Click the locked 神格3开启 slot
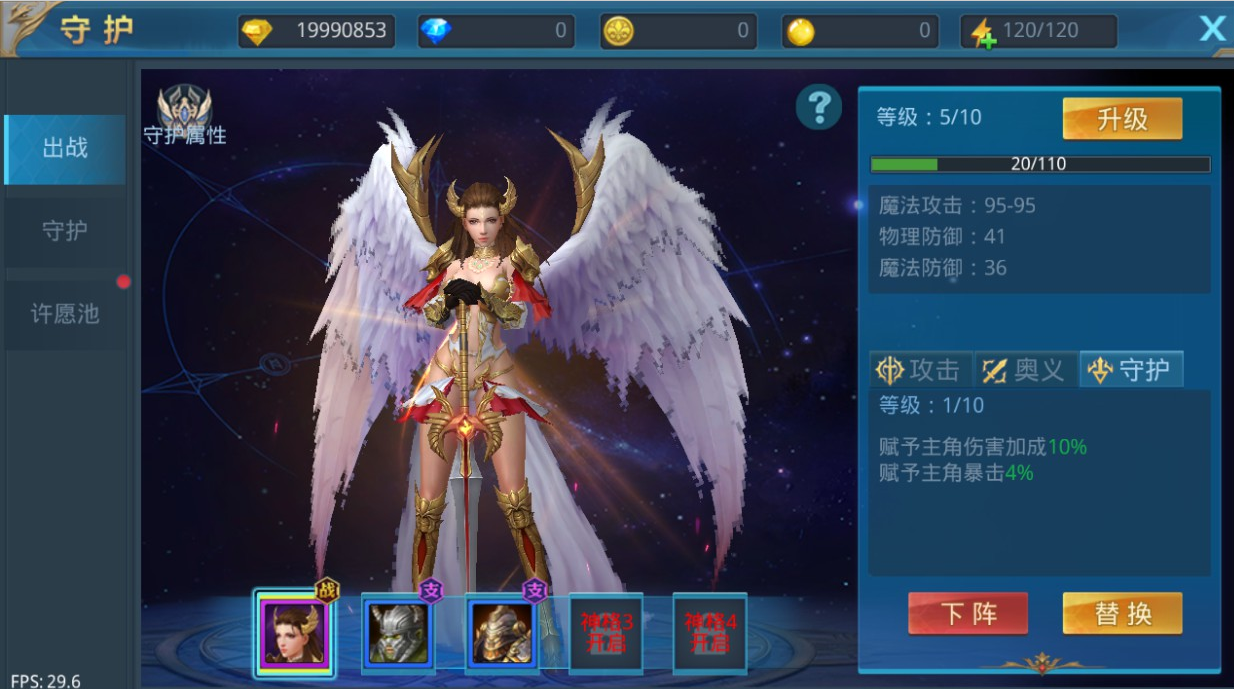 pyautogui.click(x=605, y=634)
